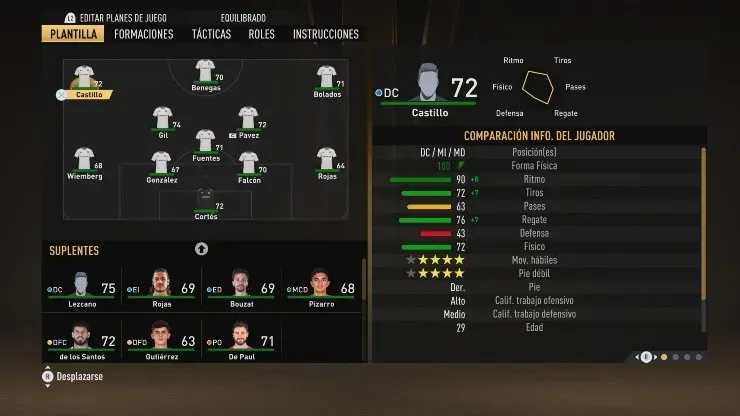Image resolution: width=740 pixels, height=416 pixels.
Task: Select substitute Lezcano rated 75
Action: coord(82,288)
